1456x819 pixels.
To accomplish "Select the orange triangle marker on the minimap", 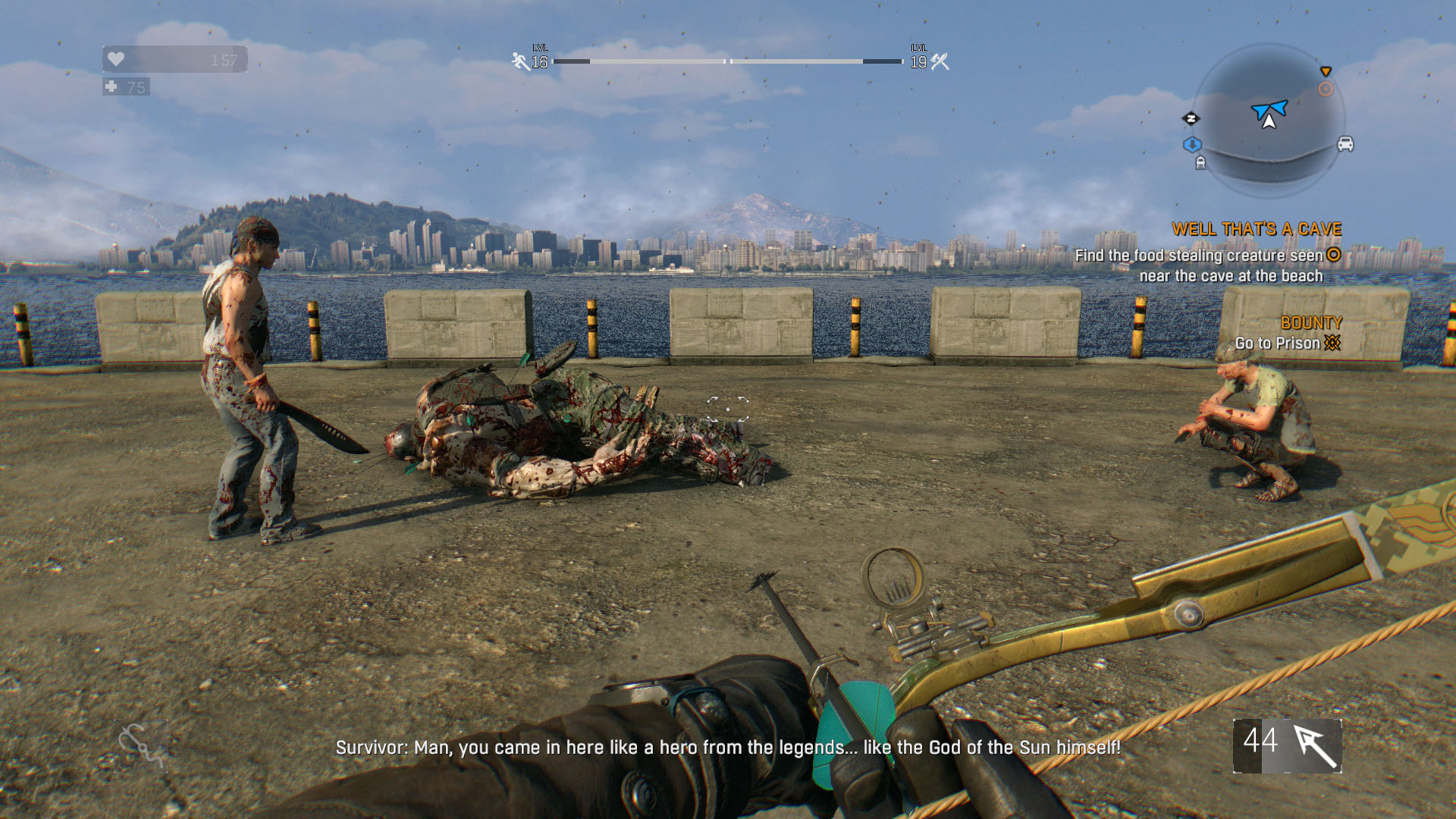I will tap(1326, 71).
